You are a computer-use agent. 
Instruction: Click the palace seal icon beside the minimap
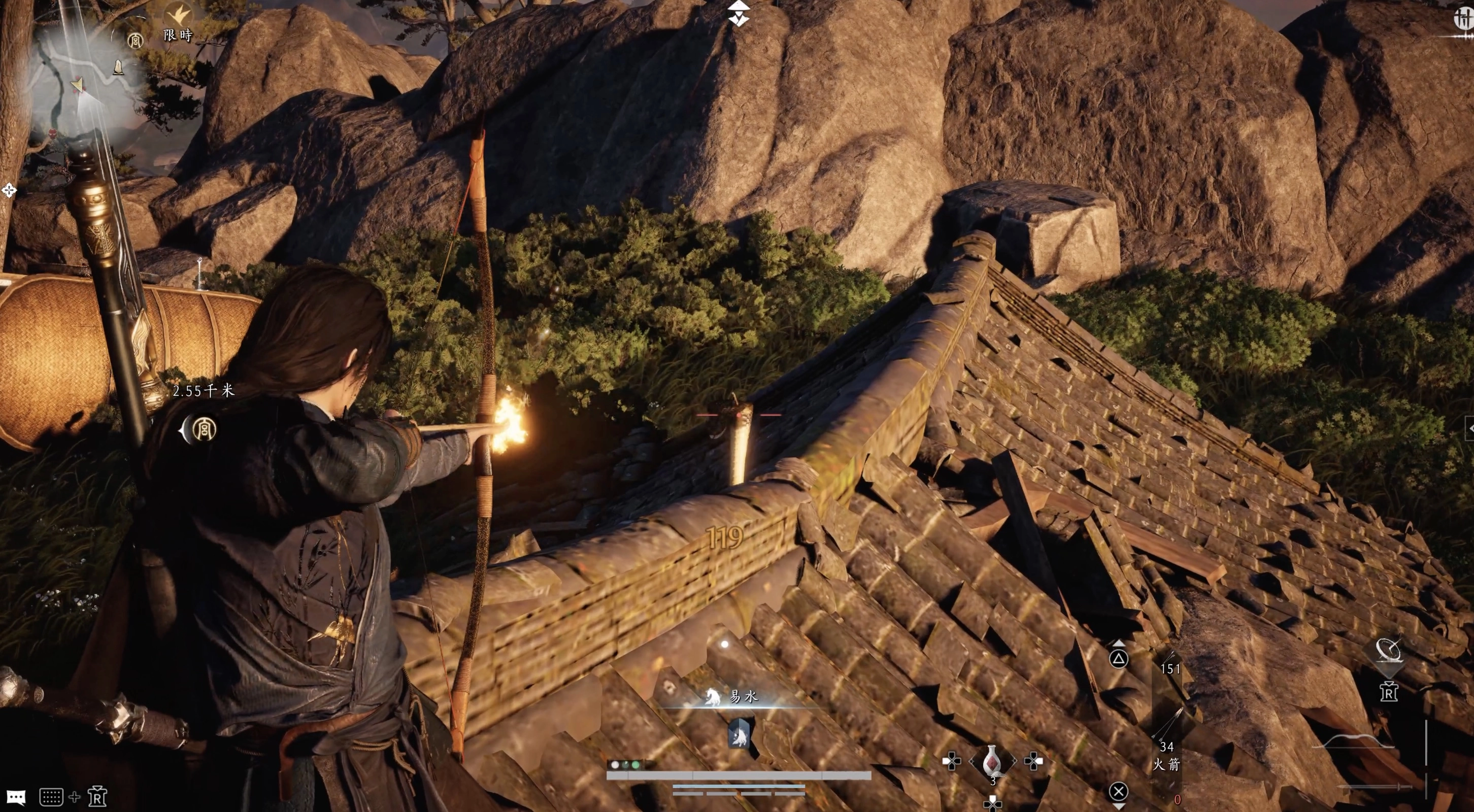135,40
